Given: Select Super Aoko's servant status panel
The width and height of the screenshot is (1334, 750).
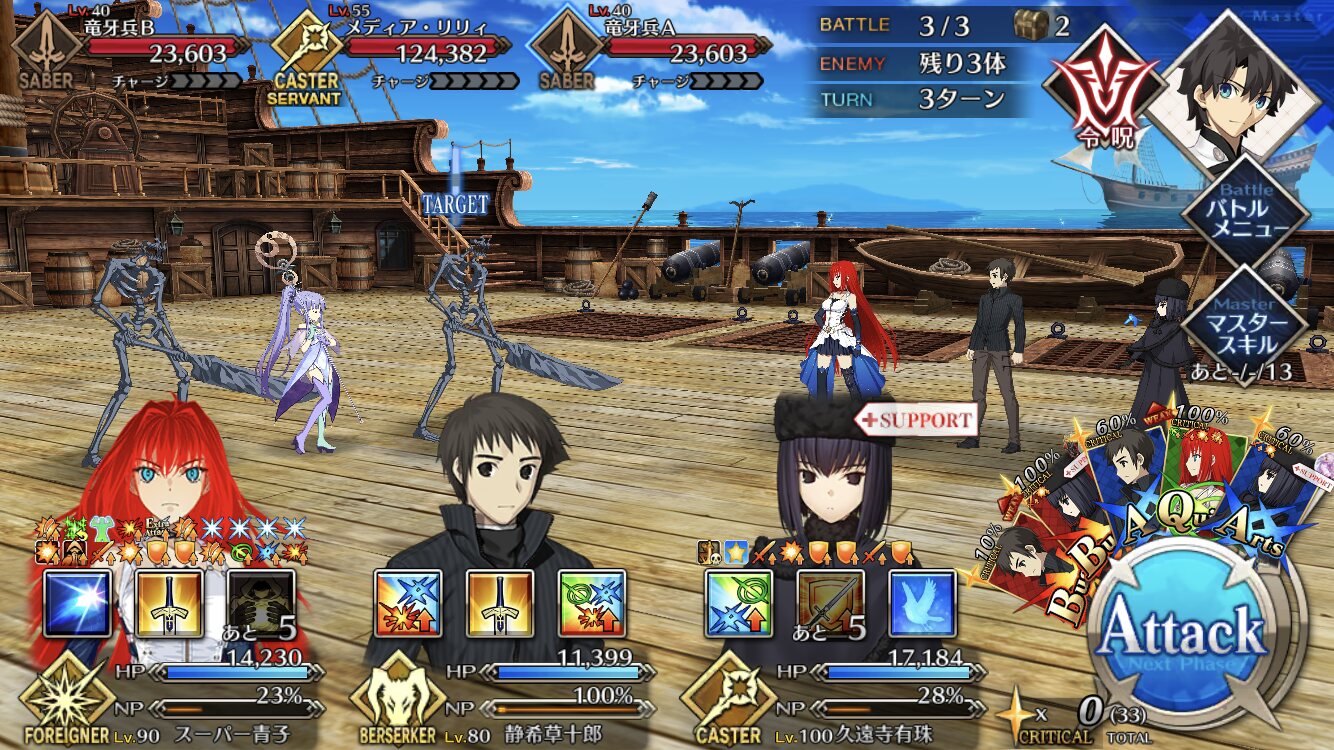Looking at the screenshot, I should pyautogui.click(x=170, y=700).
